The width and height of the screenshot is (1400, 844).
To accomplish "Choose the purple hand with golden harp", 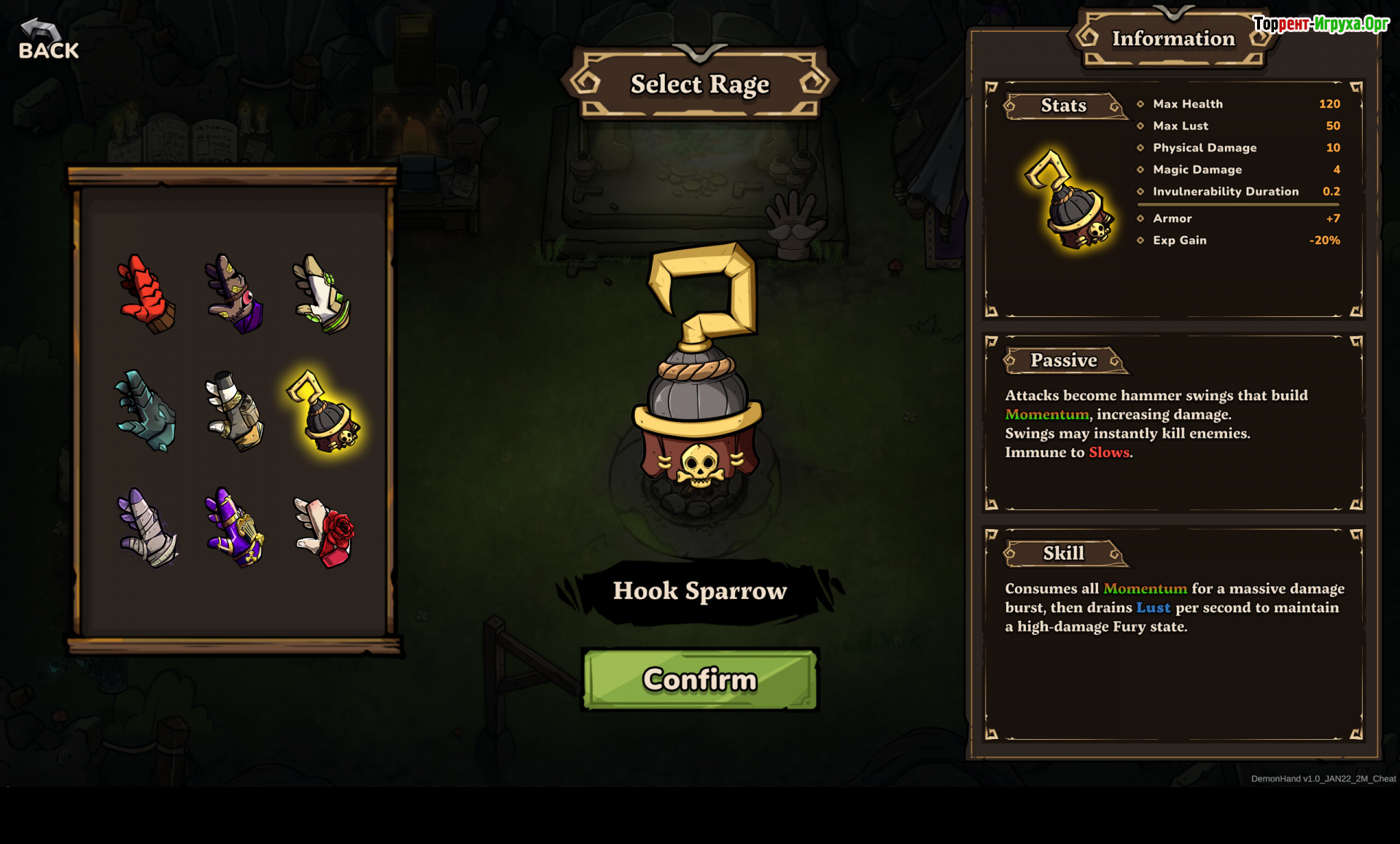I will 234,528.
